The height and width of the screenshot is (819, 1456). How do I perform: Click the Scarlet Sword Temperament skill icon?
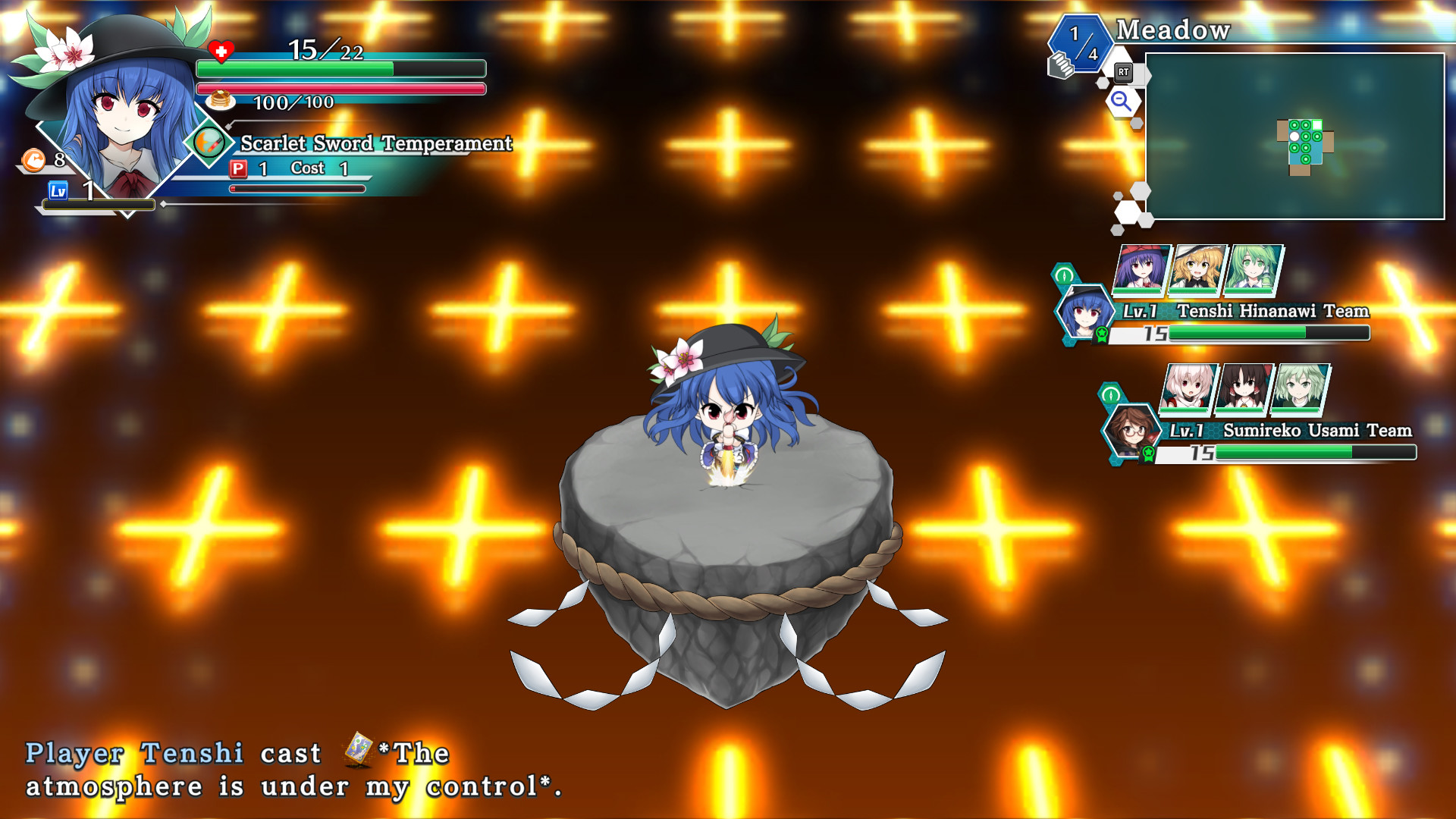click(209, 141)
